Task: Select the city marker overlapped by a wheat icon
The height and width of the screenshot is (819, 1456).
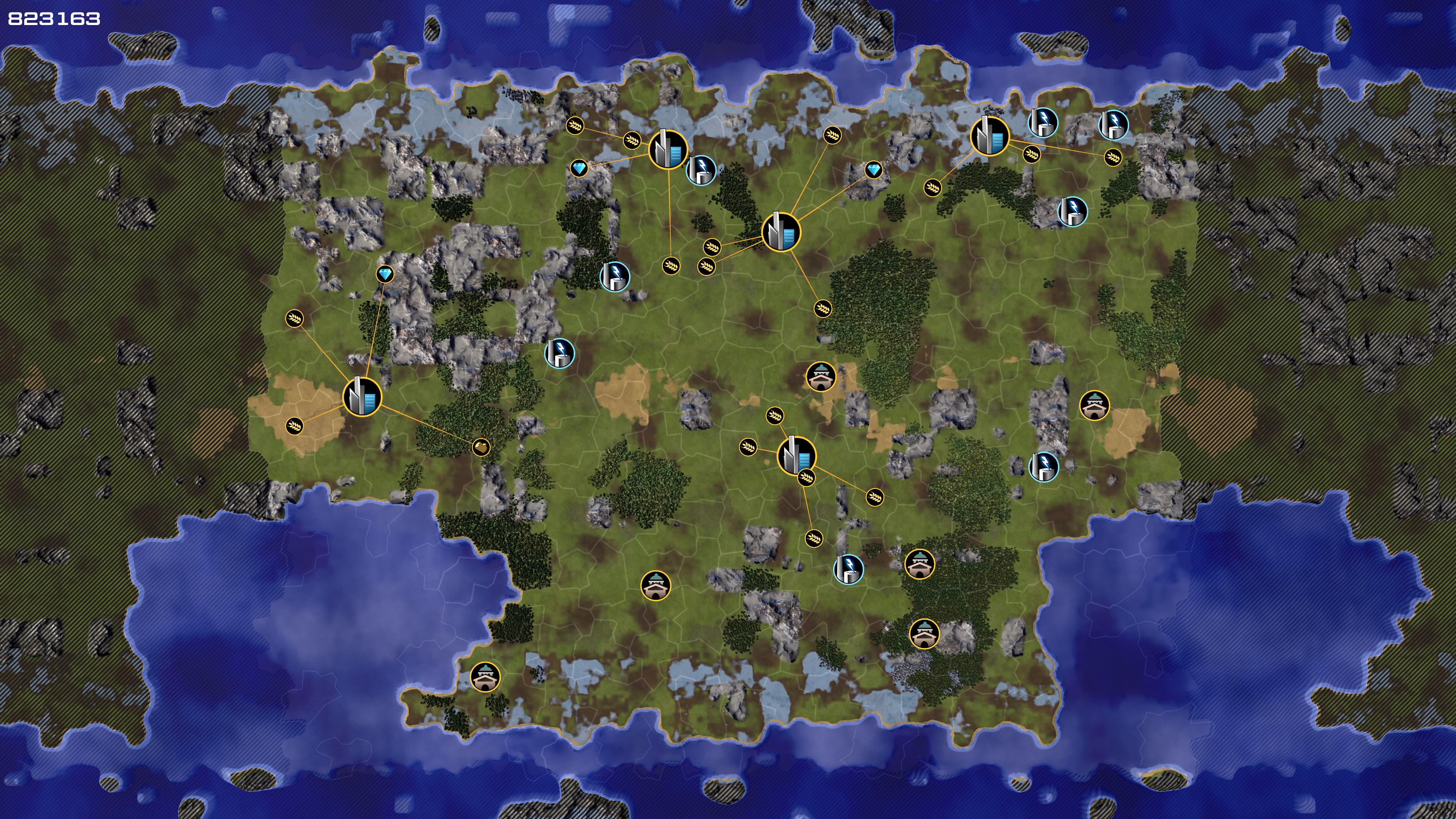Action: 796,455
